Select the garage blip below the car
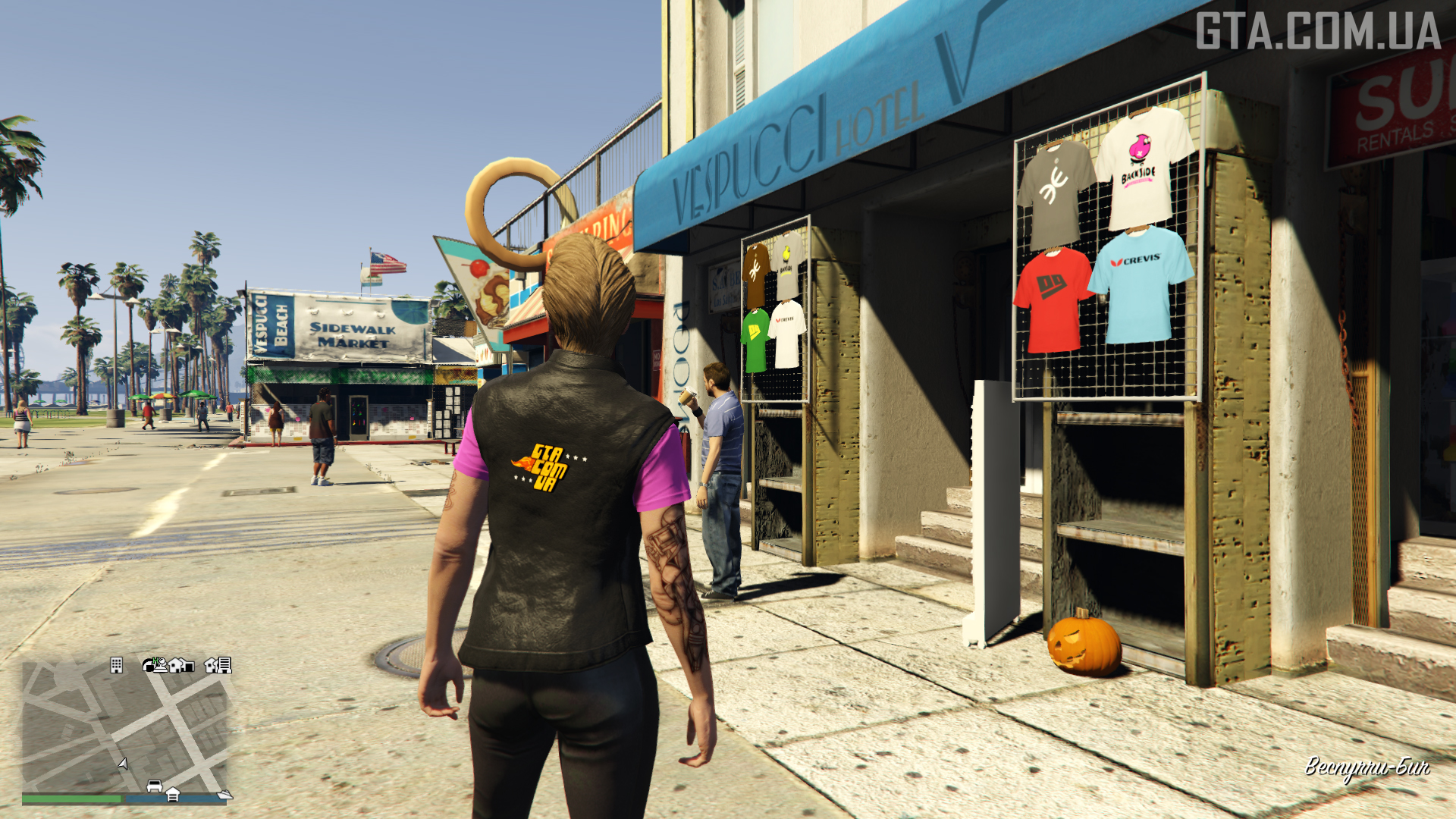The height and width of the screenshot is (819, 1456). tap(173, 795)
